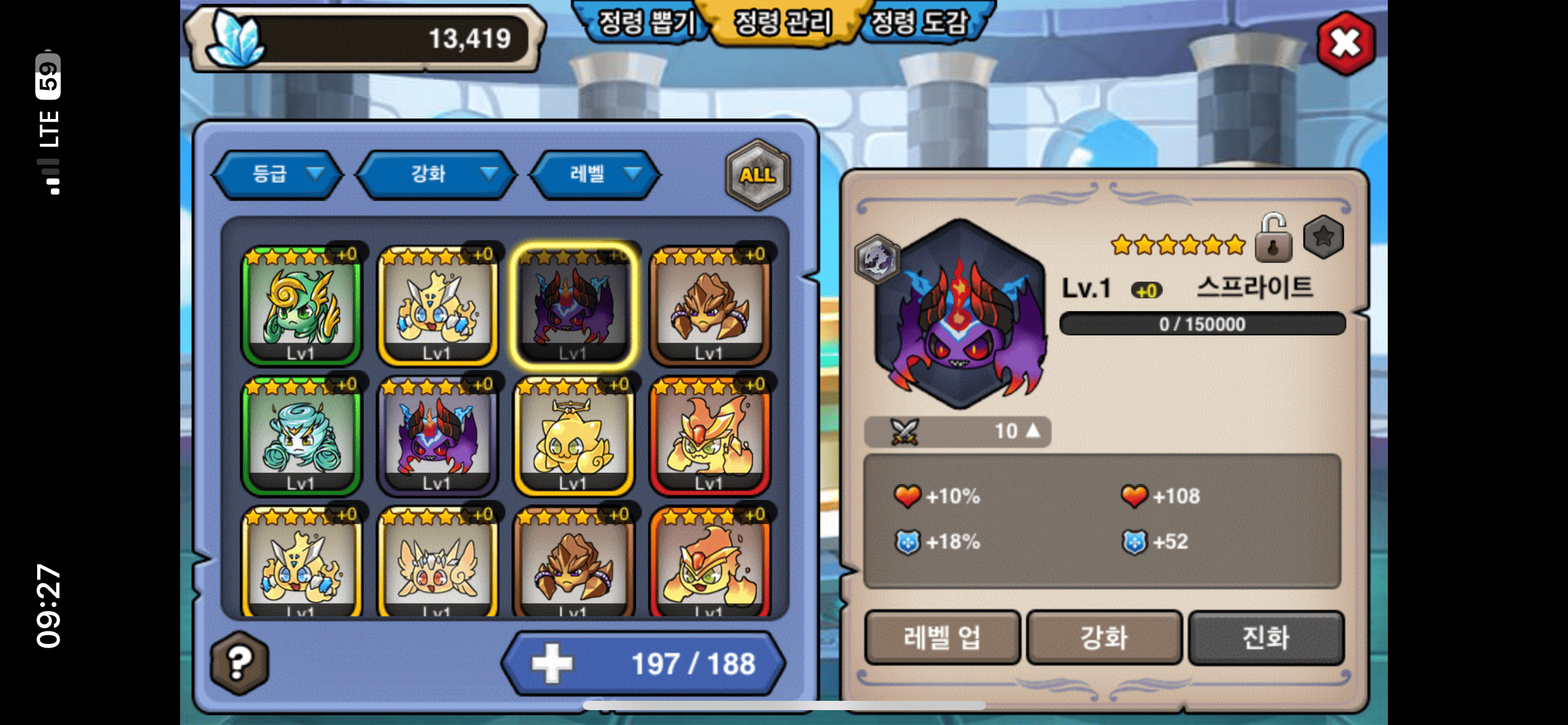Click the 강화 enhance button
This screenshot has width=1568, height=725.
(1104, 638)
